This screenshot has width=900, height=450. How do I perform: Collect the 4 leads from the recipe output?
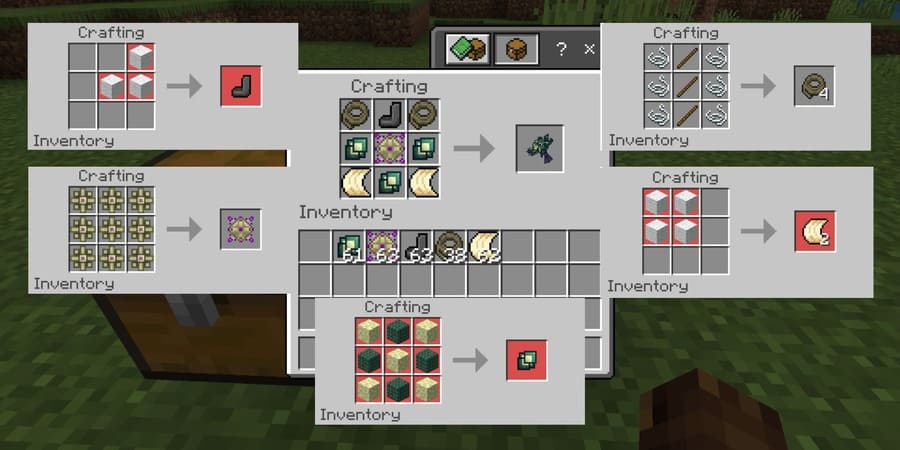click(x=814, y=87)
